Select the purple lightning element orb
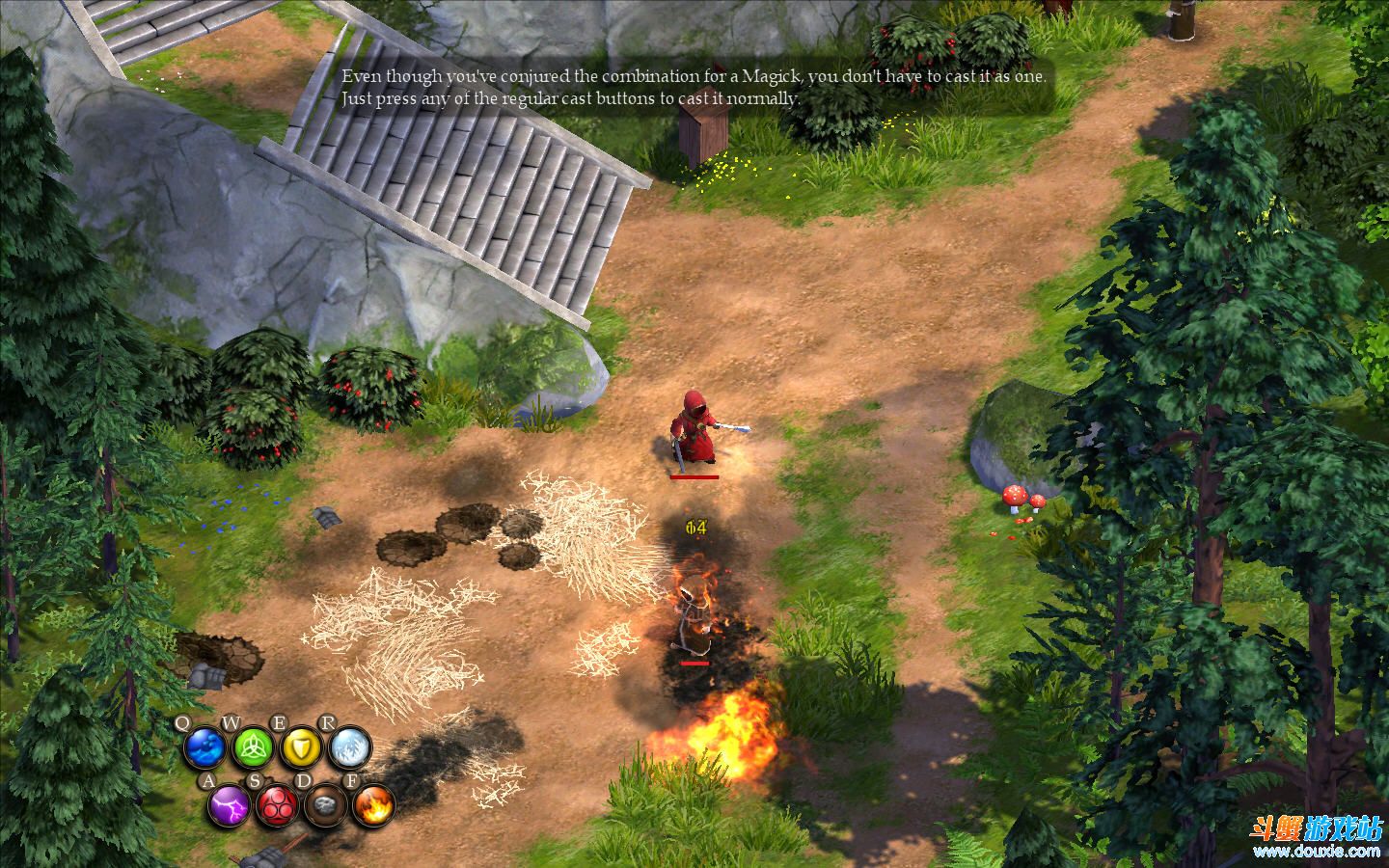Viewport: 1389px width, 868px height. coord(229,803)
